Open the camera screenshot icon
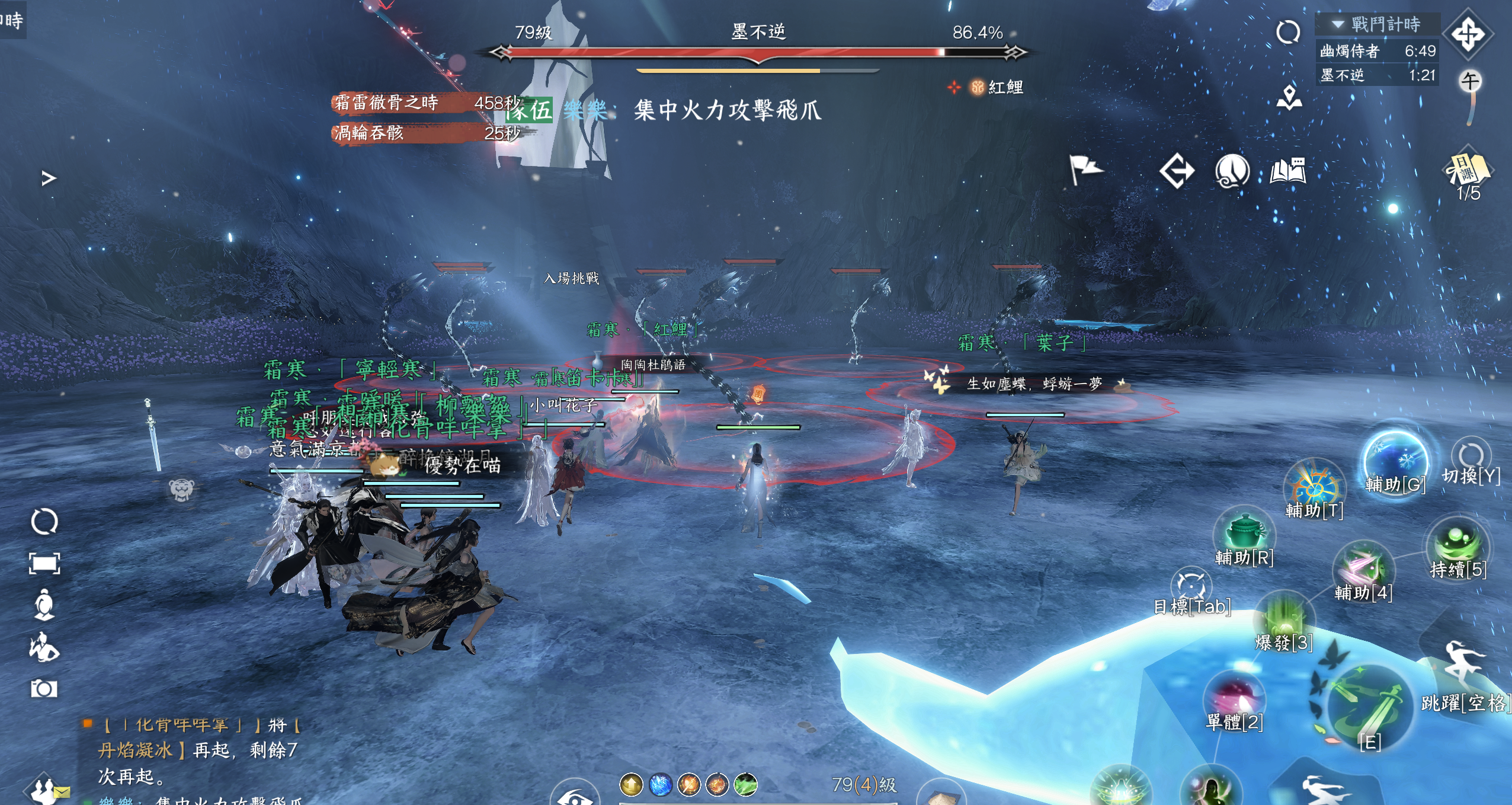 pos(44,689)
